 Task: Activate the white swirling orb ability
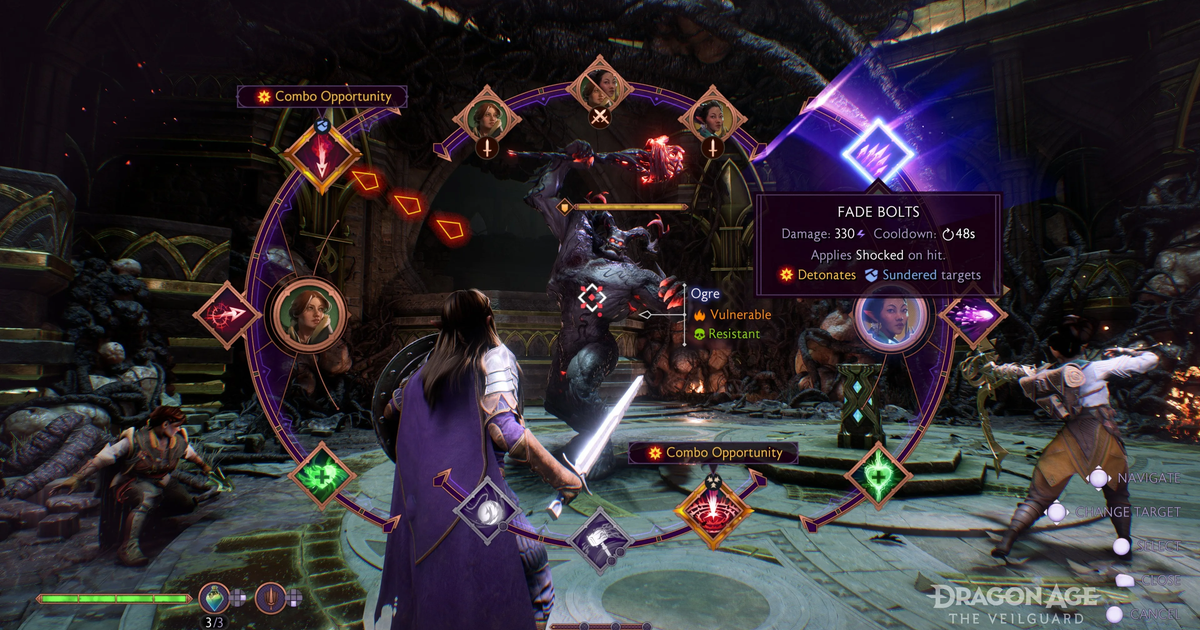click(x=487, y=509)
